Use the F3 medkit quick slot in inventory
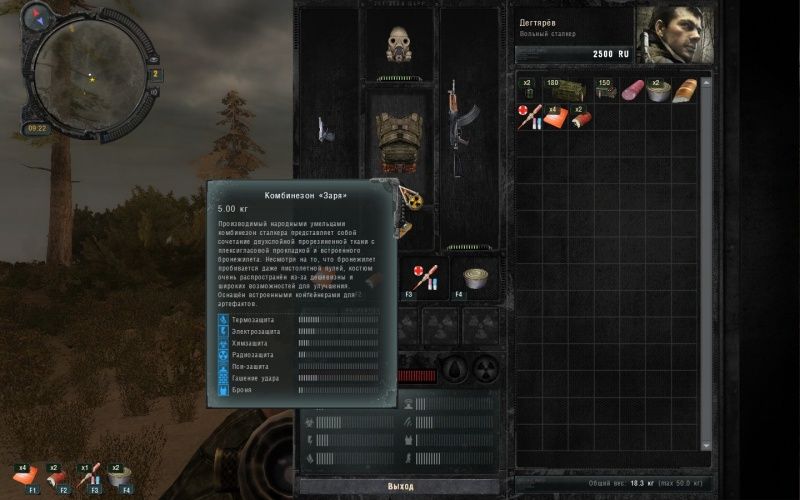This screenshot has height=500, width=800. (x=423, y=275)
